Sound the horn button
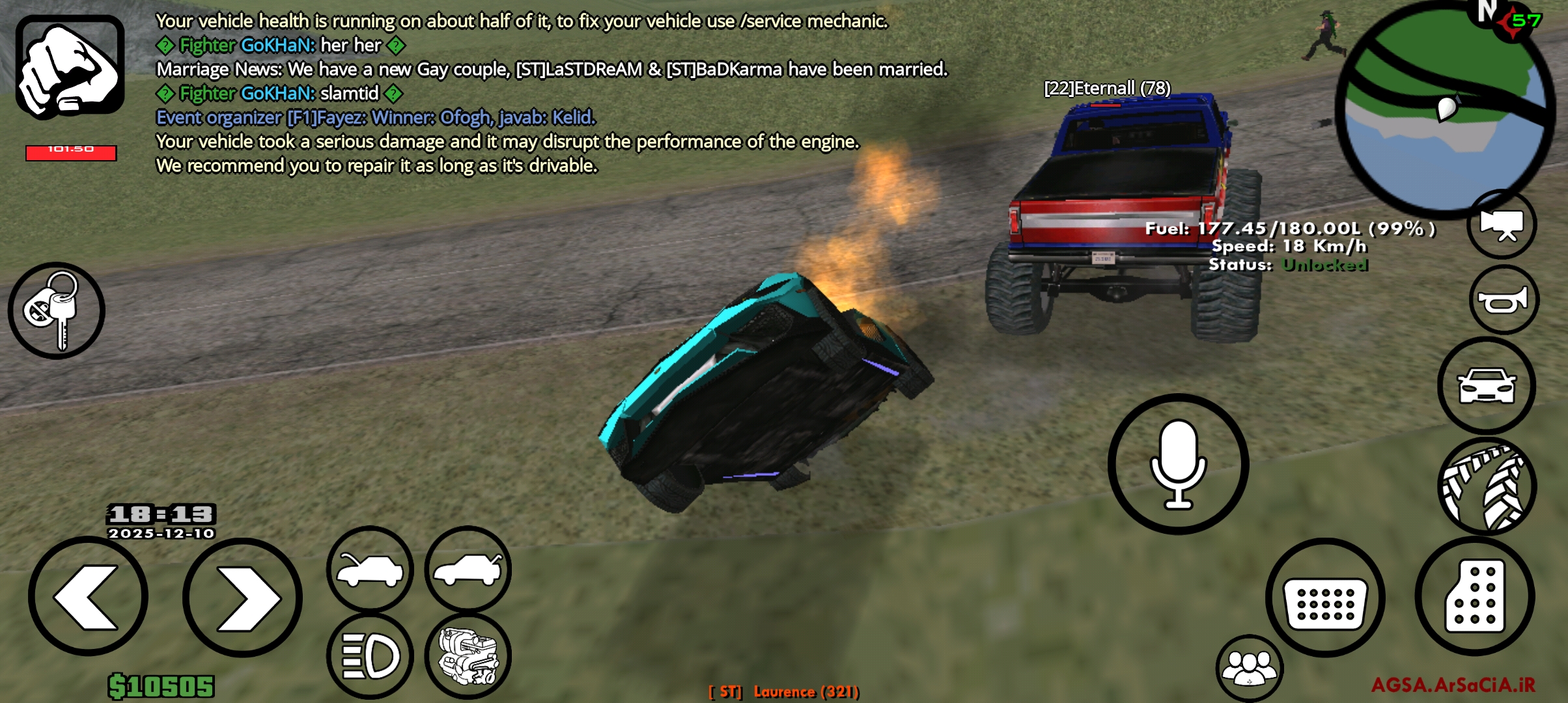The width and height of the screenshot is (1568, 703). pyautogui.click(x=1504, y=300)
